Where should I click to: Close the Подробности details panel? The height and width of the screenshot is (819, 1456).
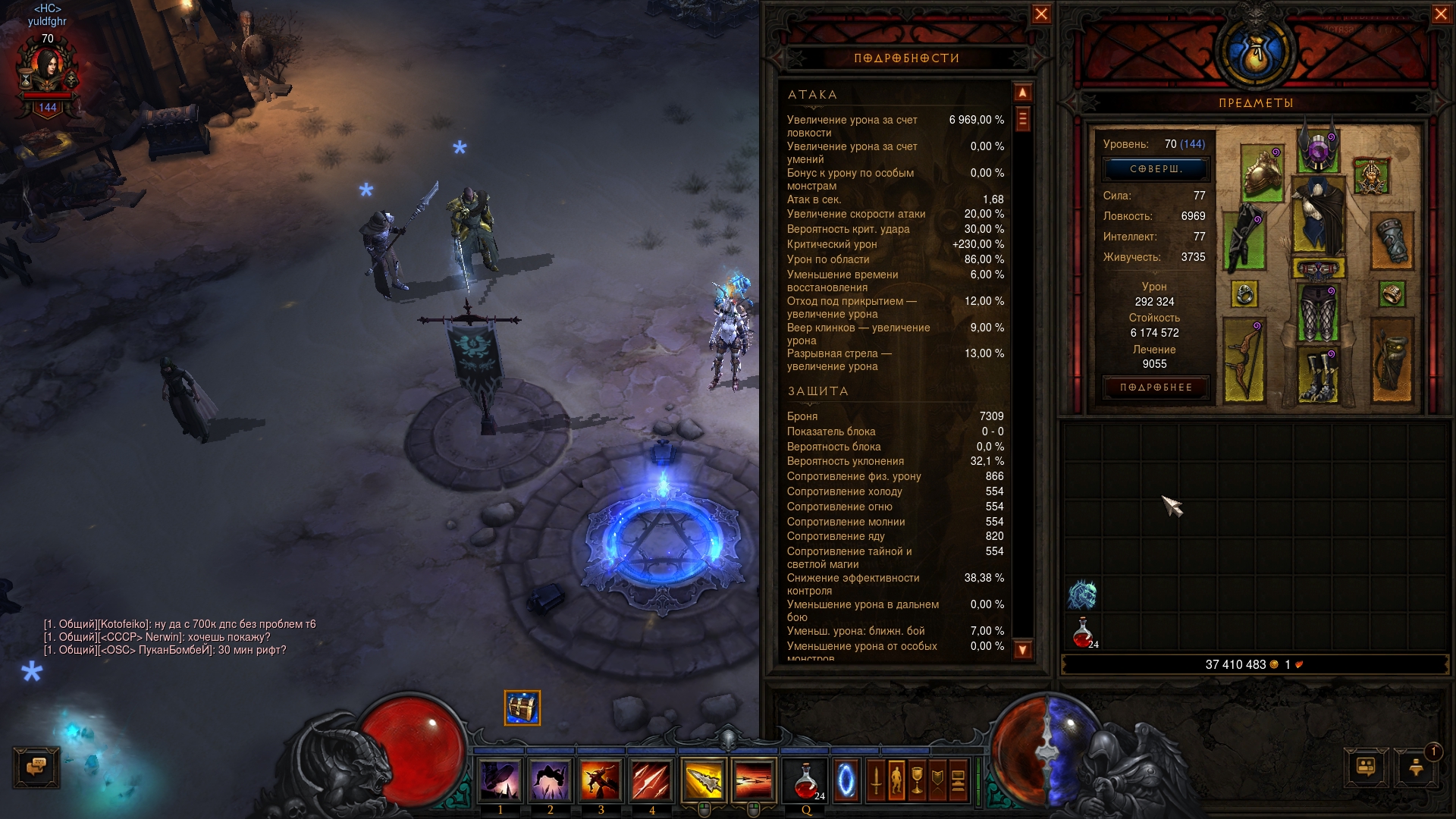(x=1041, y=14)
